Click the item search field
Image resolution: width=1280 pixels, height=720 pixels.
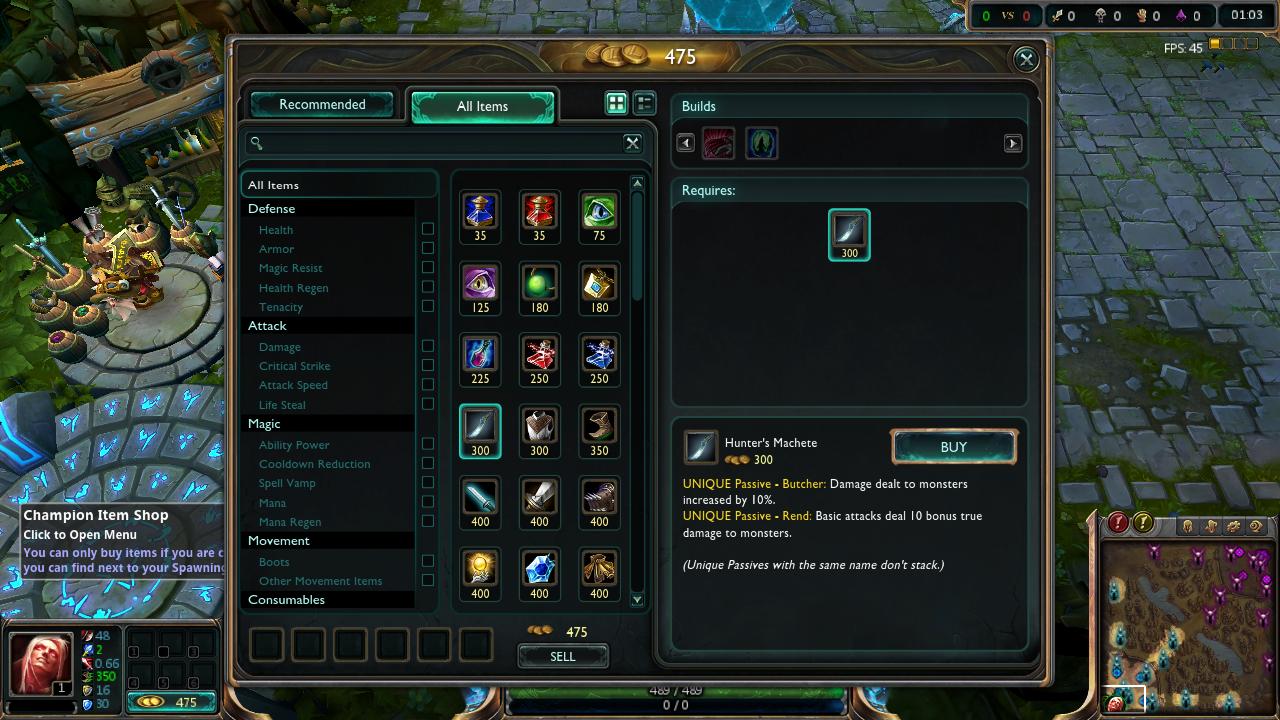click(x=440, y=143)
